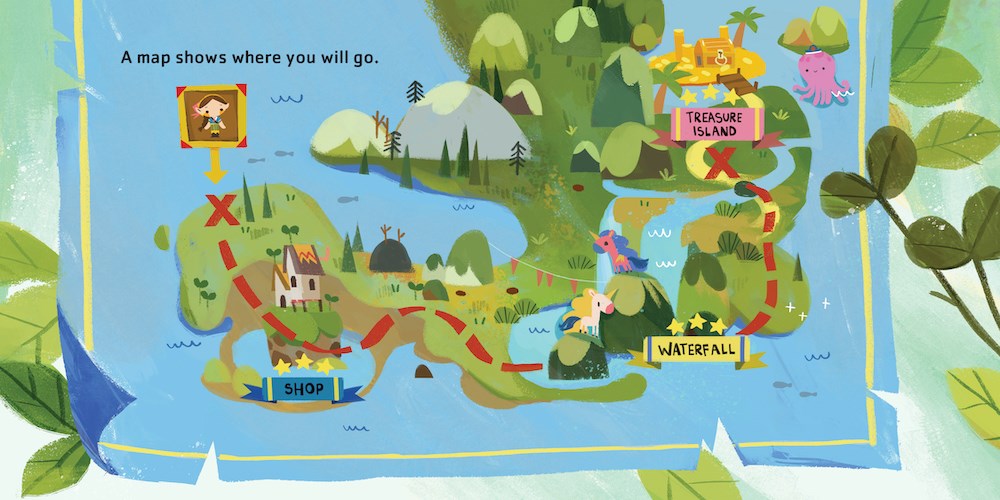Choose the Waterfall level banner

point(697,352)
